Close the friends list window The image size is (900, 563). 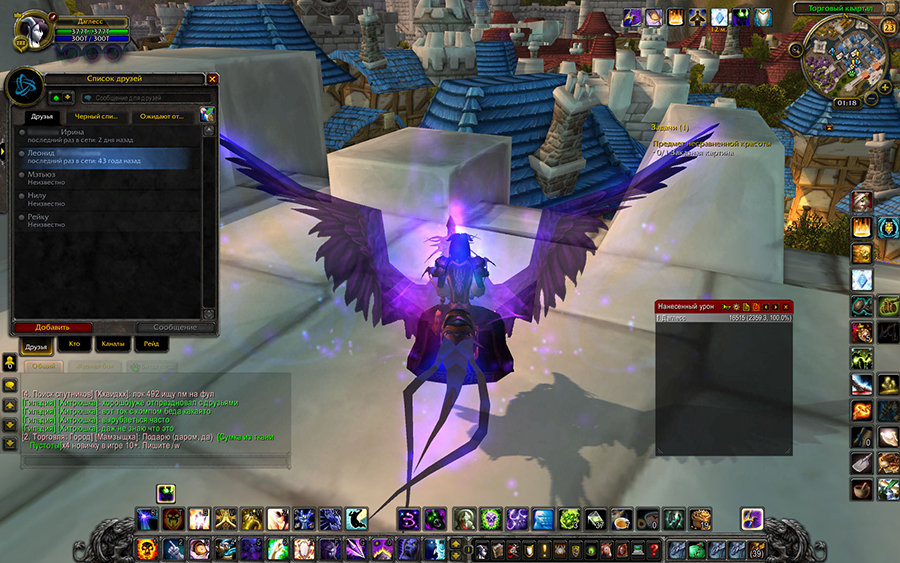[212, 78]
